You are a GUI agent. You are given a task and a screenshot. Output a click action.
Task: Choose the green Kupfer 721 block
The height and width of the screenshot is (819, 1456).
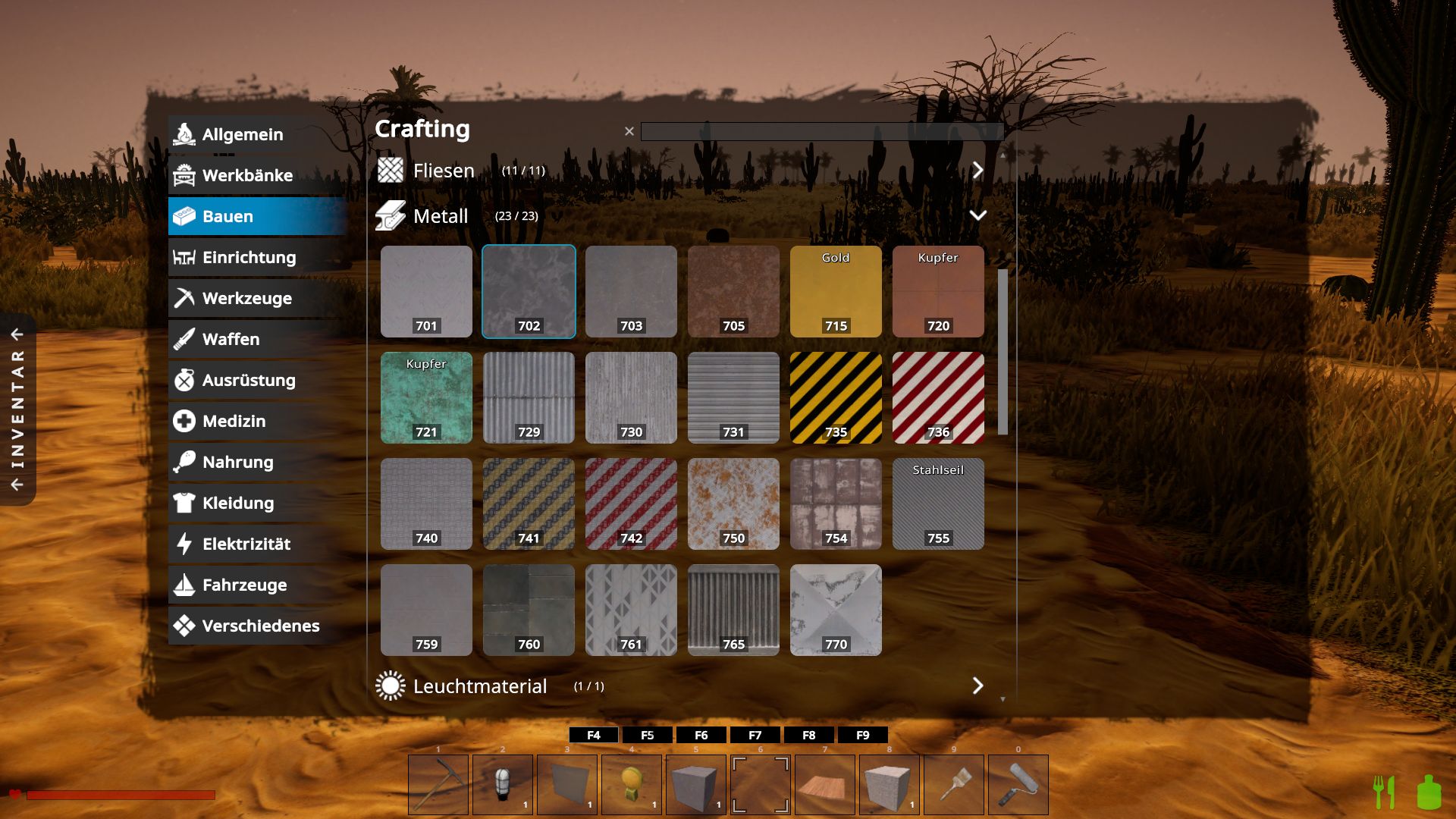tap(426, 397)
